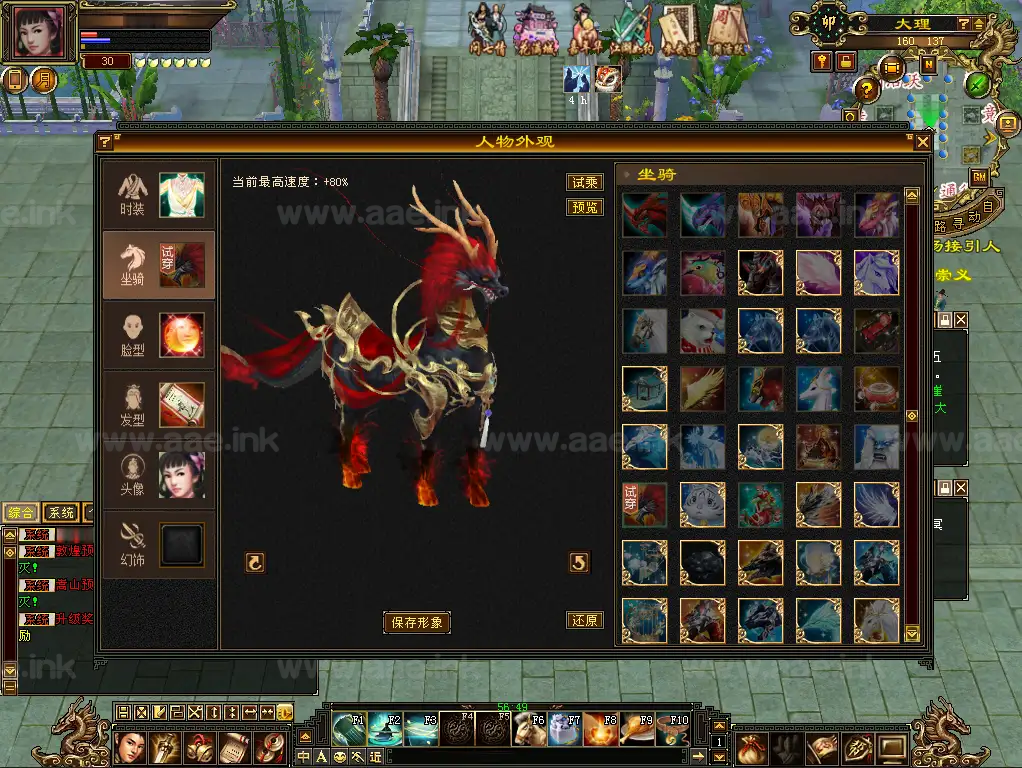This screenshot has height=768, width=1022.
Task: Switch to the 时装 fashion tab
Action: pos(158,195)
